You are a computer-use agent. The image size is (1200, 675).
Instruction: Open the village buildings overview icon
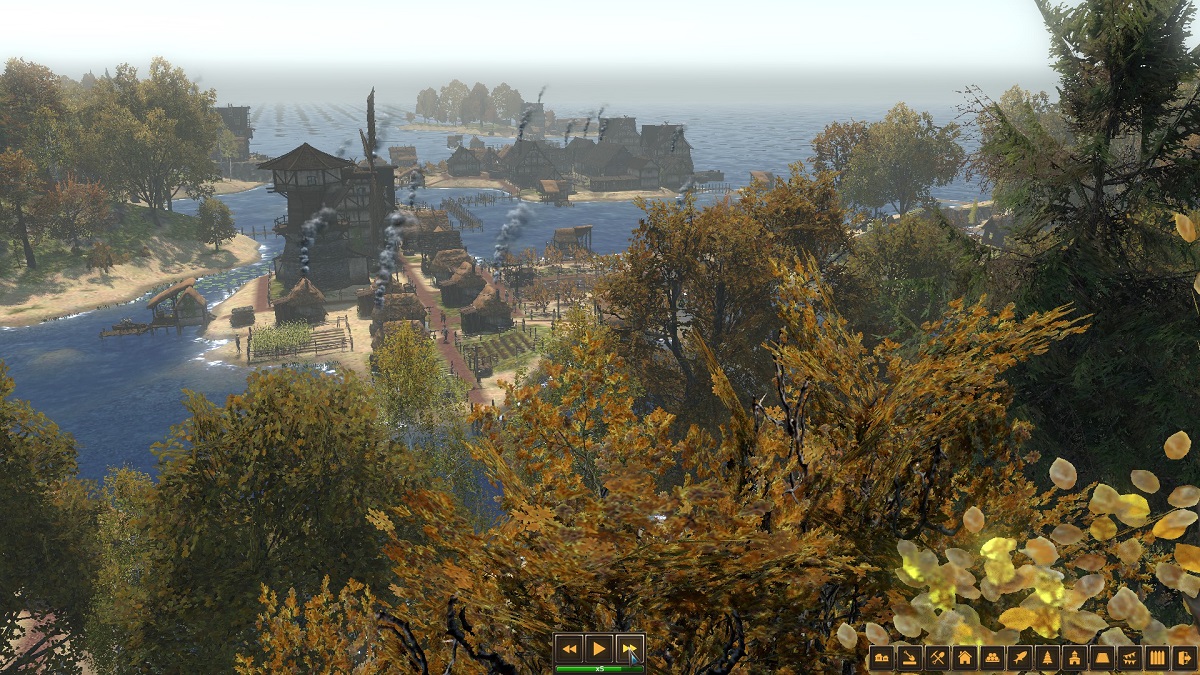[x=881, y=657]
